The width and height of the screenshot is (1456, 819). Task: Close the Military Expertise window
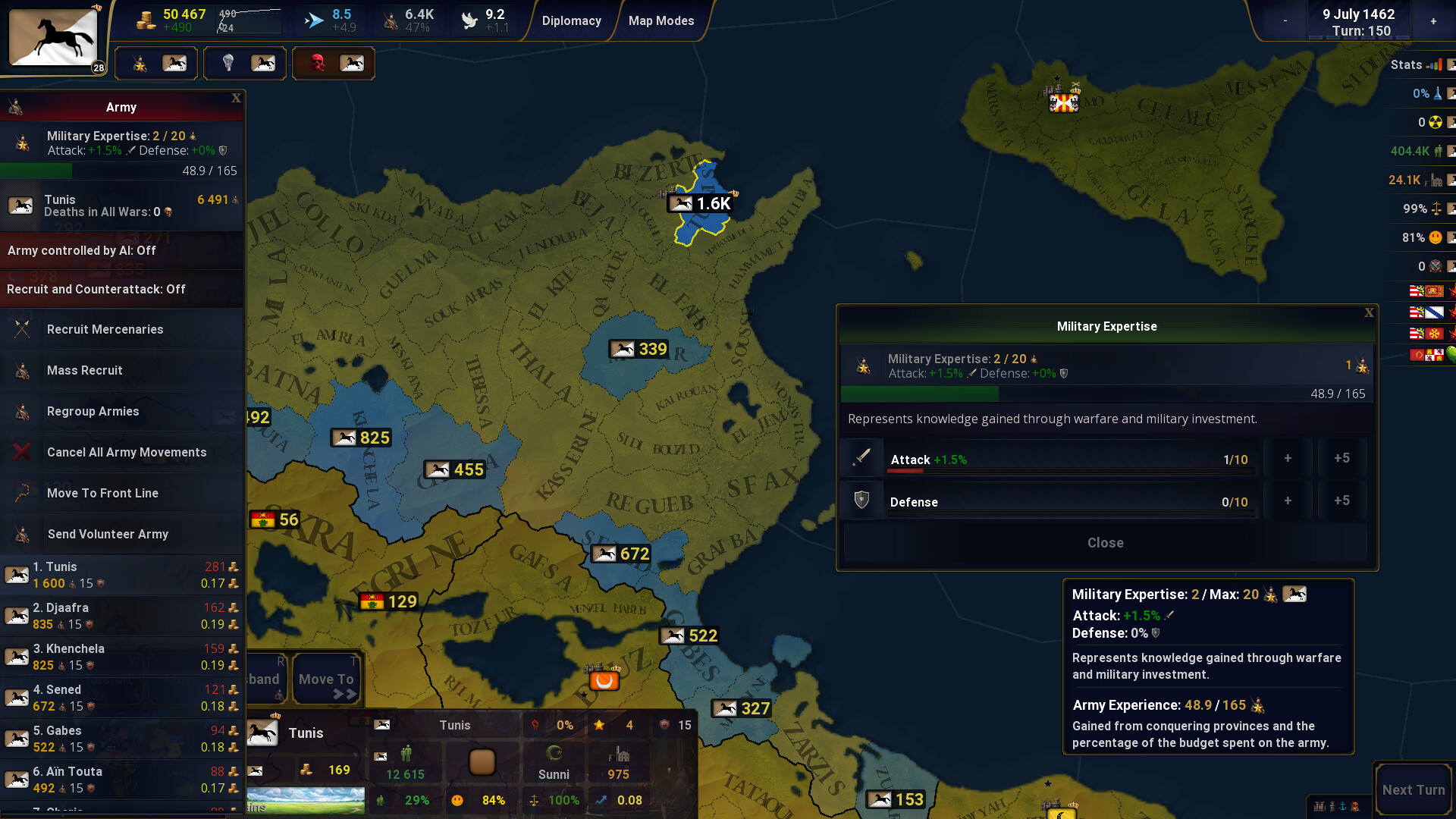(1369, 312)
